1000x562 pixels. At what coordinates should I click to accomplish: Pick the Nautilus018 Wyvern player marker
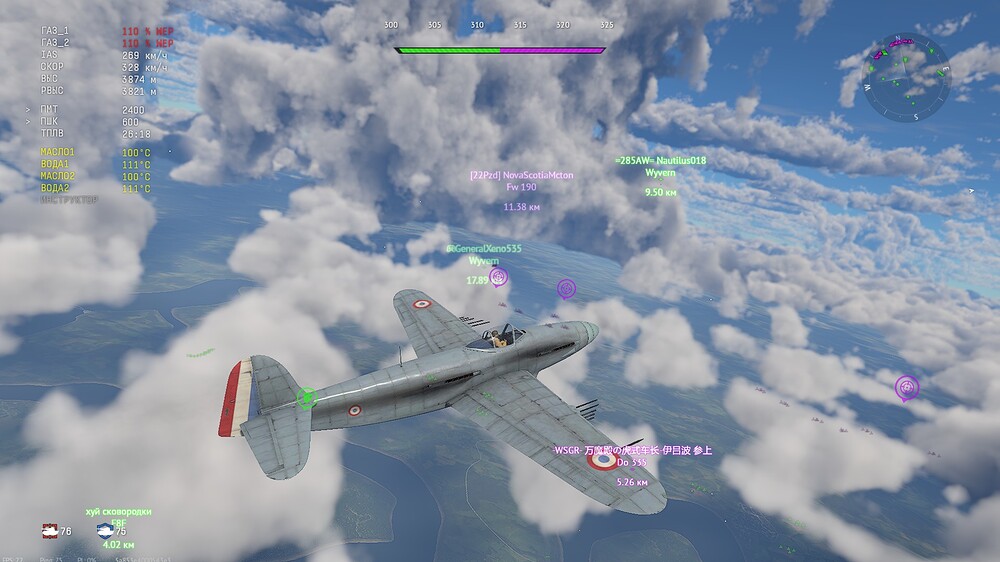pos(660,172)
